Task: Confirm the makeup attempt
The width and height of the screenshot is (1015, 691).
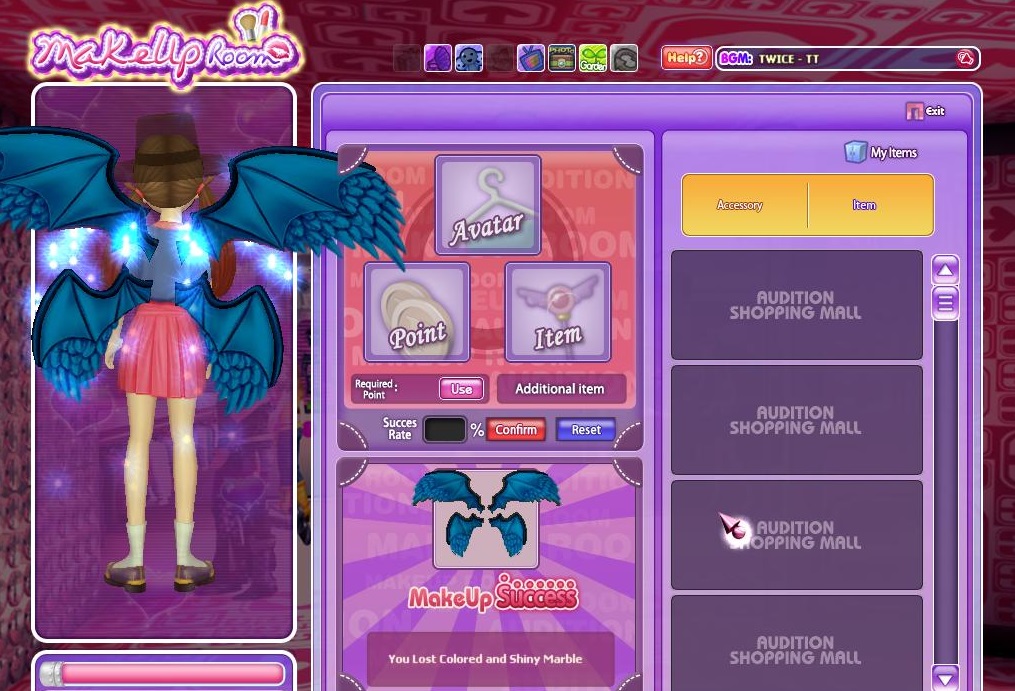Action: point(516,430)
